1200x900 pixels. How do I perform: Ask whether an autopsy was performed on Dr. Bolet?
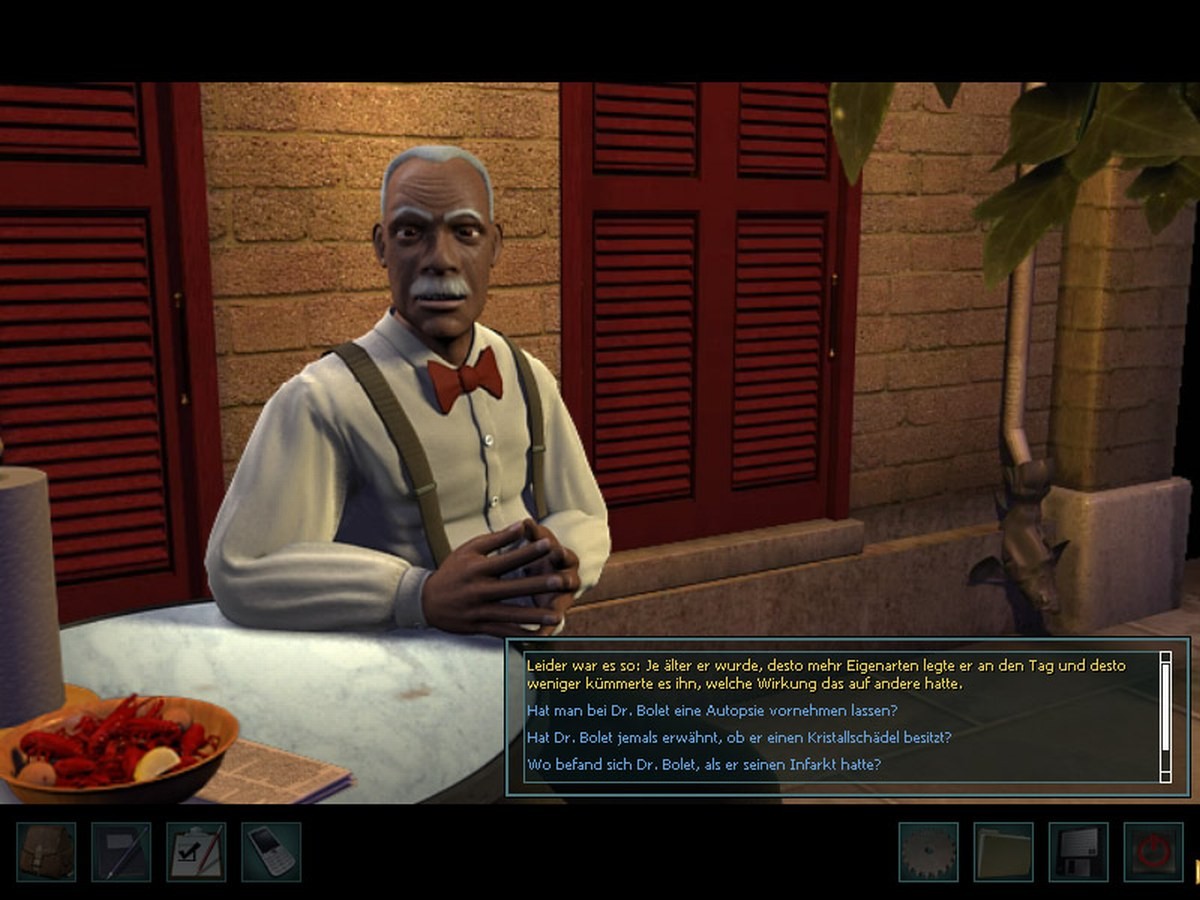[711, 710]
